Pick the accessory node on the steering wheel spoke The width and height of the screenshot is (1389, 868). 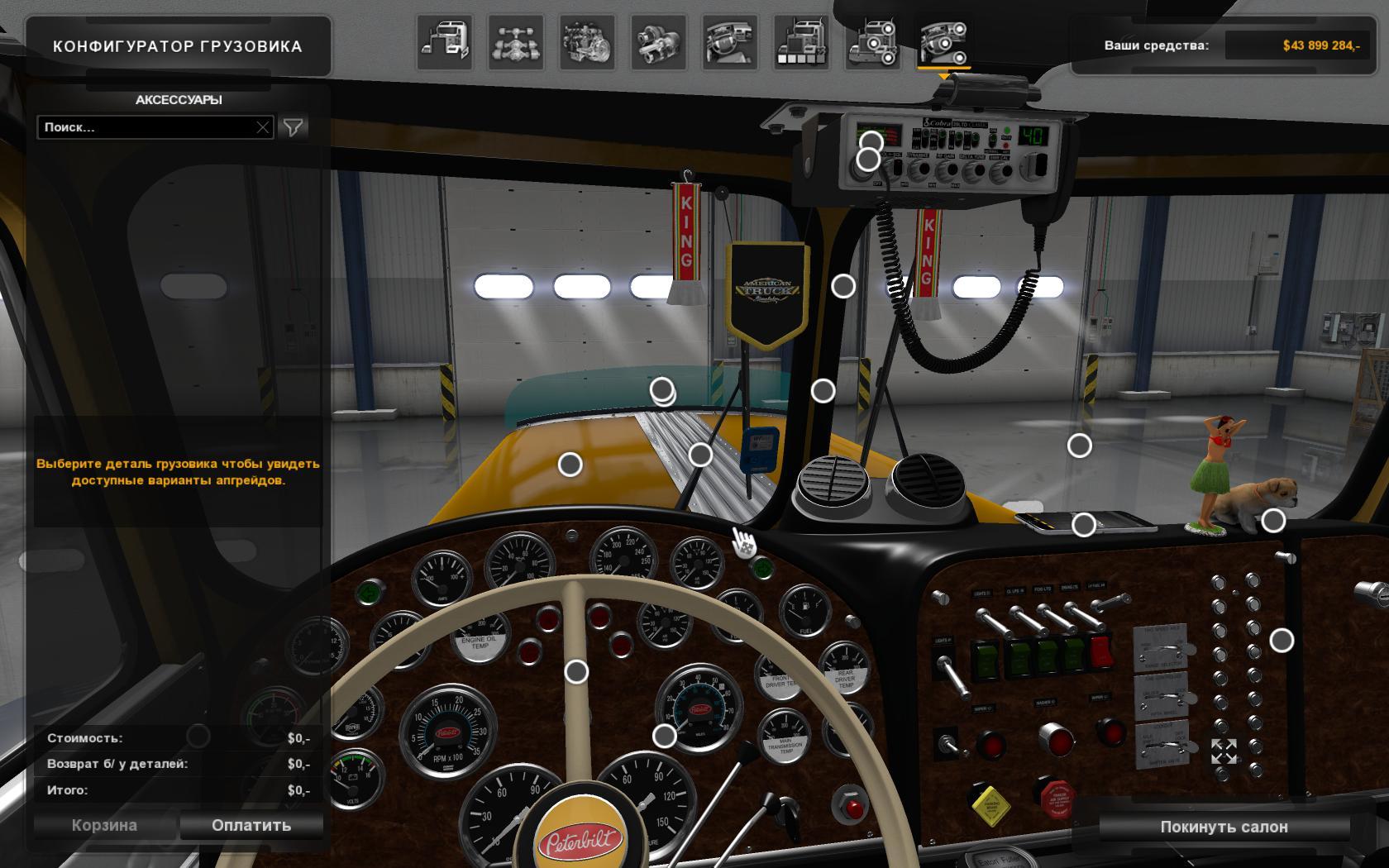click(576, 672)
